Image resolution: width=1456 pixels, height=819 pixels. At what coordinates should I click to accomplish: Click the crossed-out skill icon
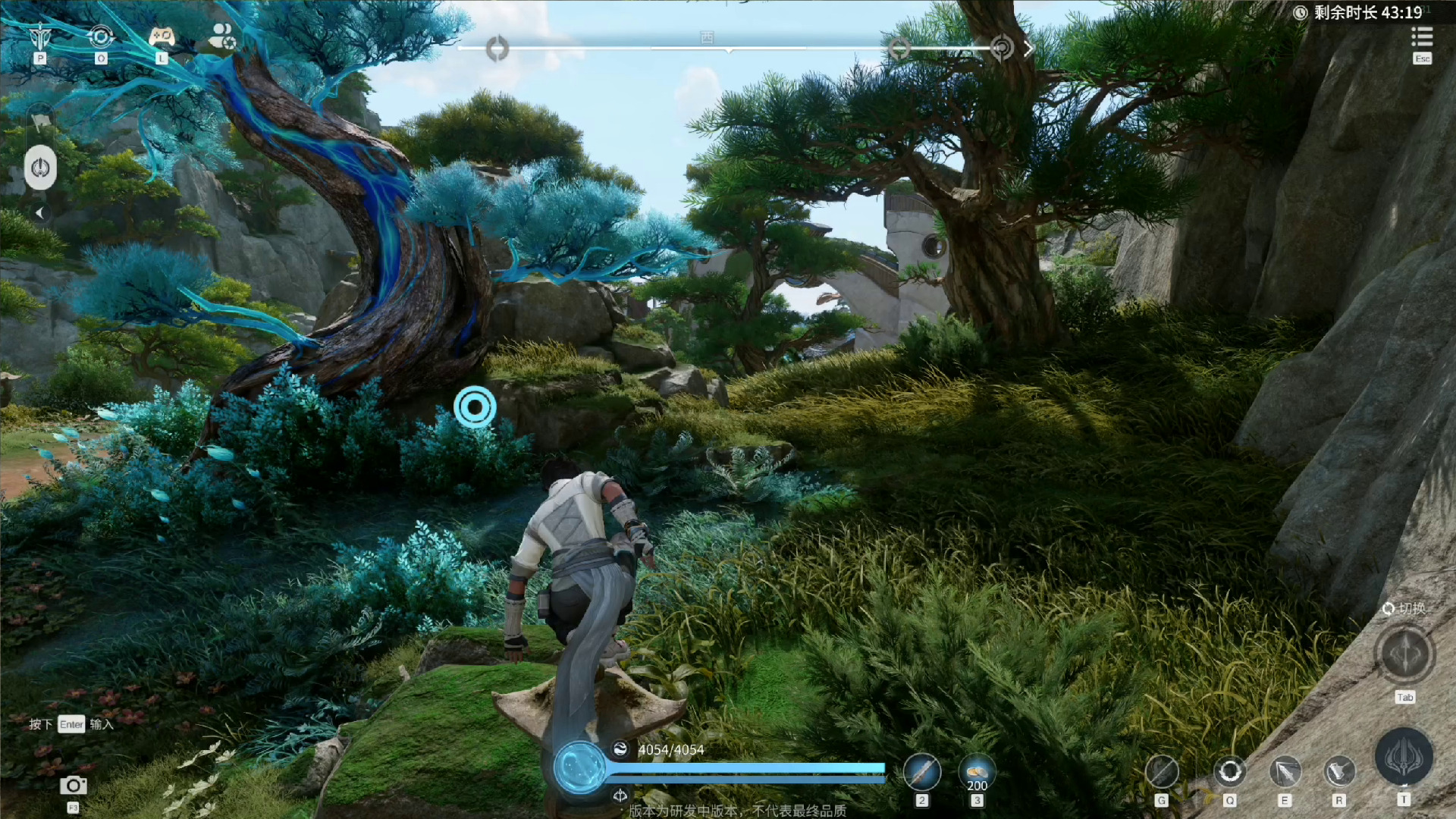tap(1161, 773)
